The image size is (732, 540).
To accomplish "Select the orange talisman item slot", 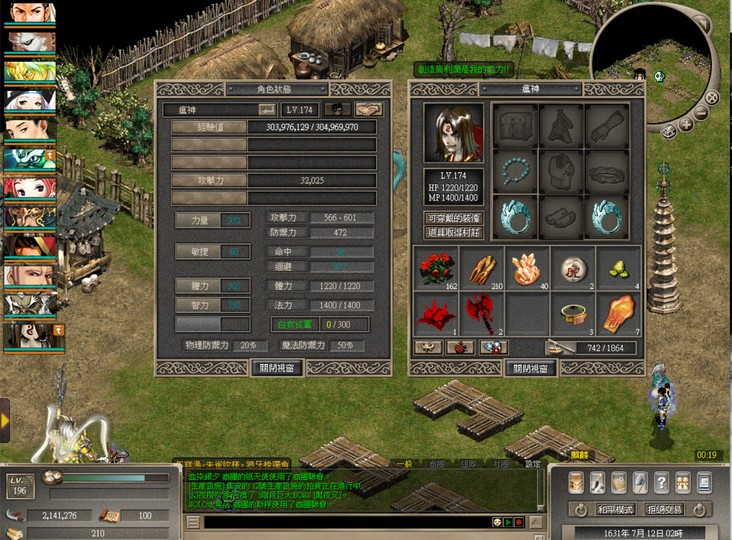I will [x=619, y=313].
